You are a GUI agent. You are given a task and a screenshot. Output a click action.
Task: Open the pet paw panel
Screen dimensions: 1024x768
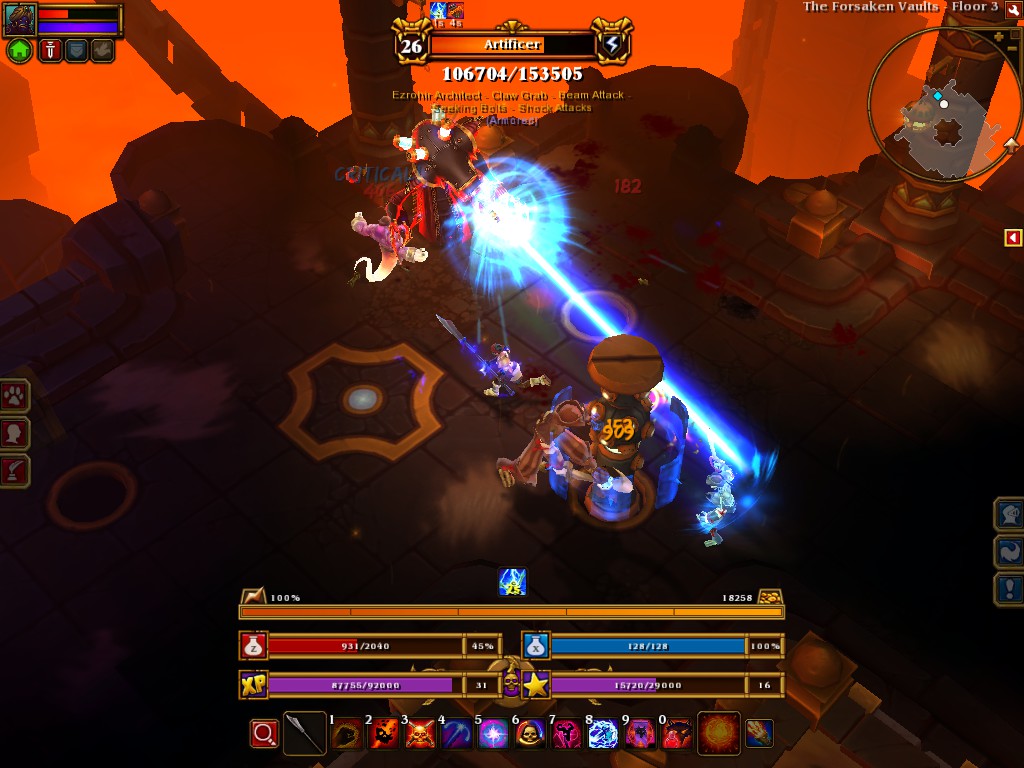click(15, 395)
